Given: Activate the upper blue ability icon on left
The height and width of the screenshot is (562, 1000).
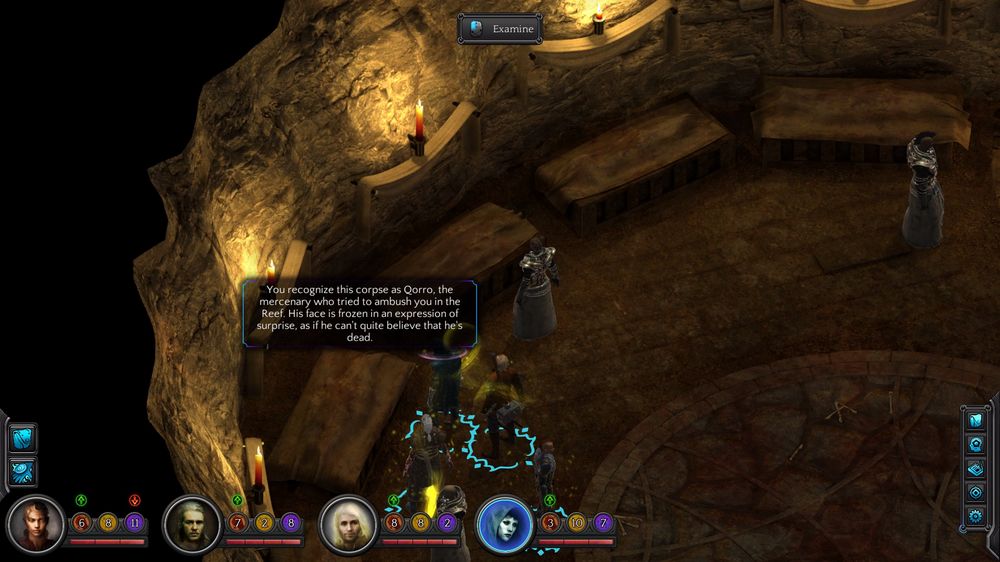Looking at the screenshot, I should pyautogui.click(x=22, y=438).
